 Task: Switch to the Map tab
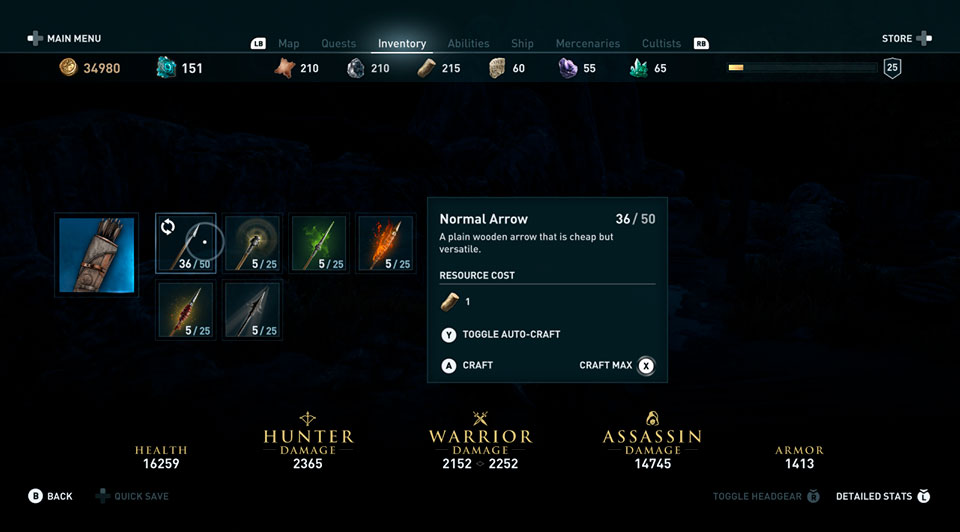pyautogui.click(x=288, y=44)
